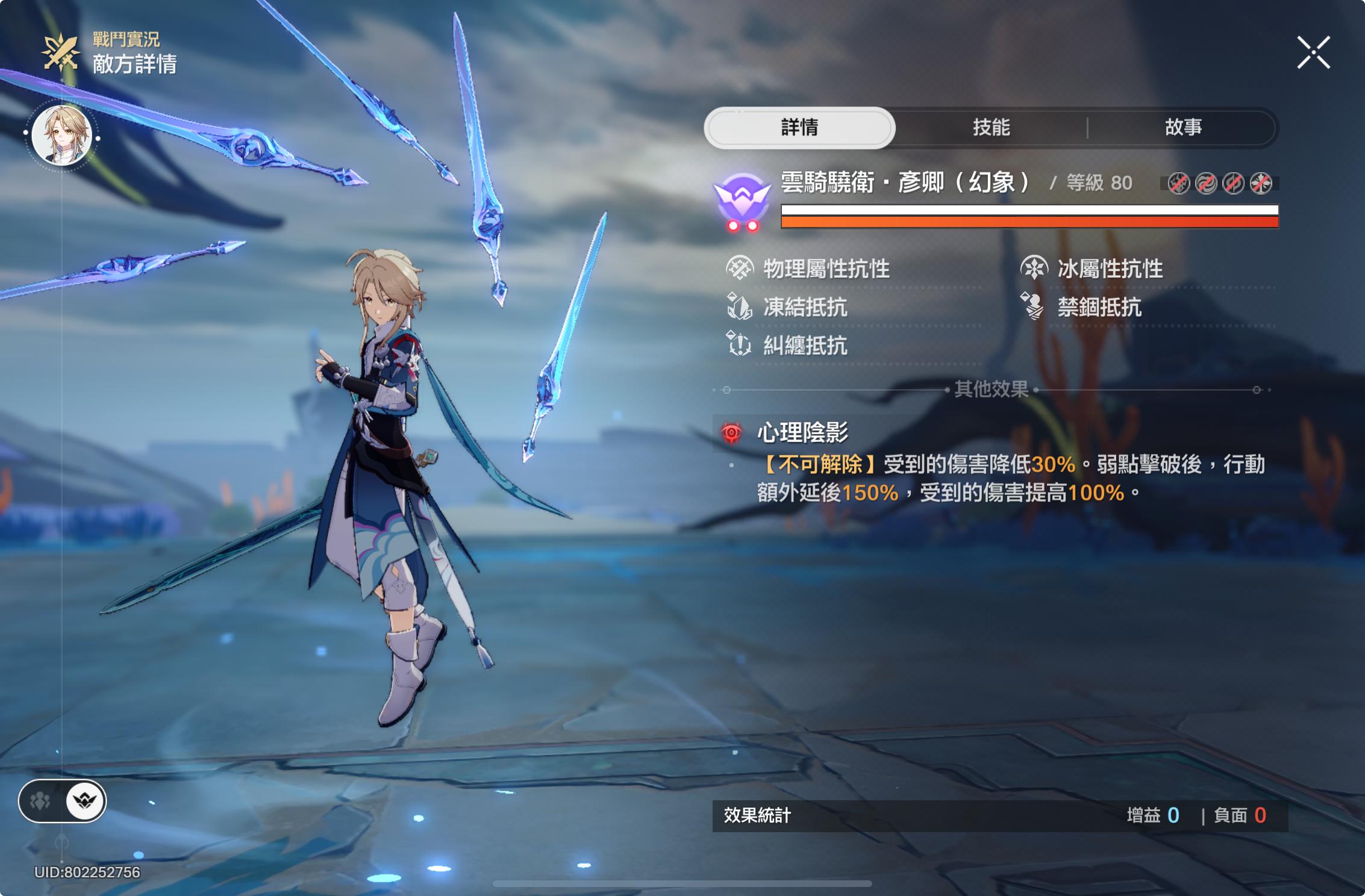Show the 凍結抵抗 entry

pyautogui.click(x=805, y=307)
